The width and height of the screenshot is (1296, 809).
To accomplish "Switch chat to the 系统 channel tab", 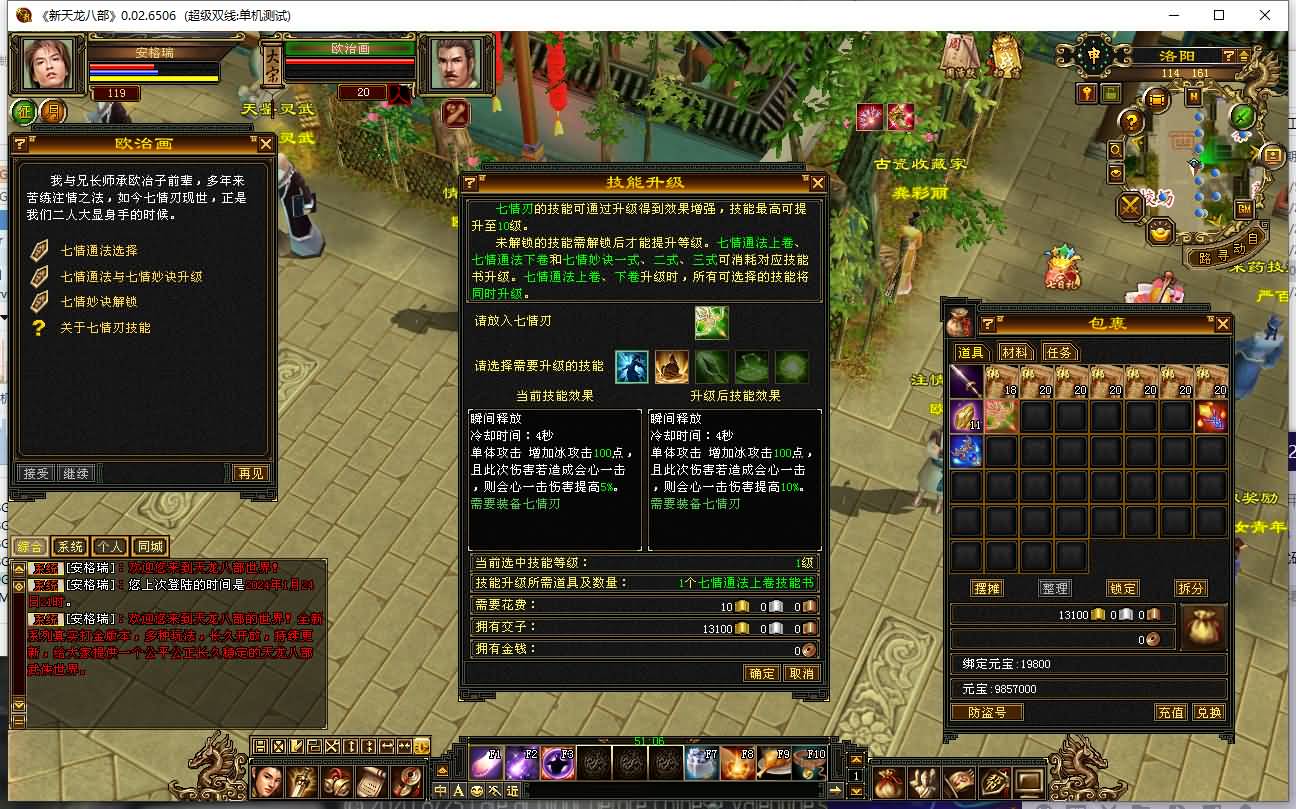I will (x=70, y=546).
